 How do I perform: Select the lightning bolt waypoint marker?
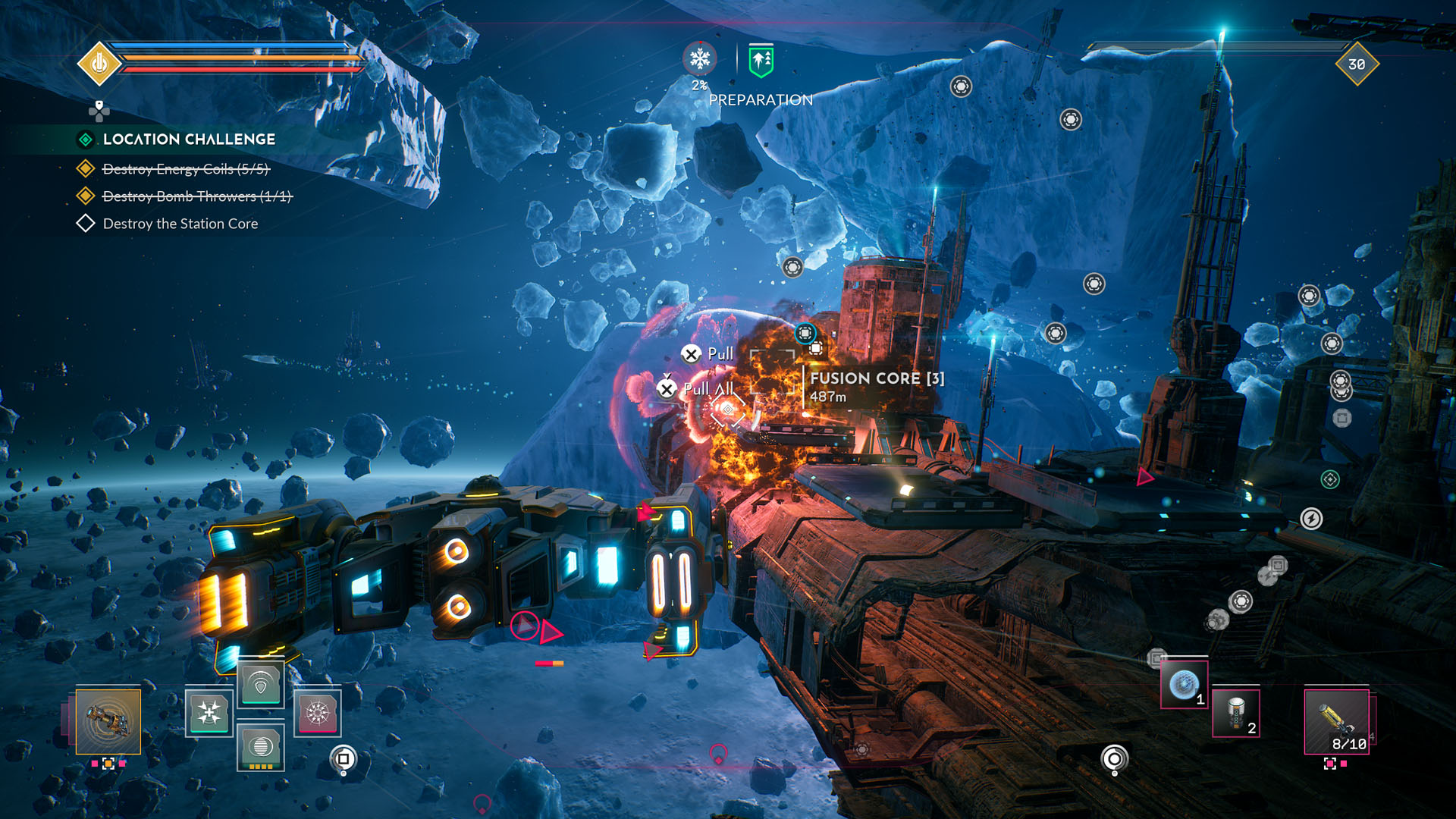coord(1311,519)
